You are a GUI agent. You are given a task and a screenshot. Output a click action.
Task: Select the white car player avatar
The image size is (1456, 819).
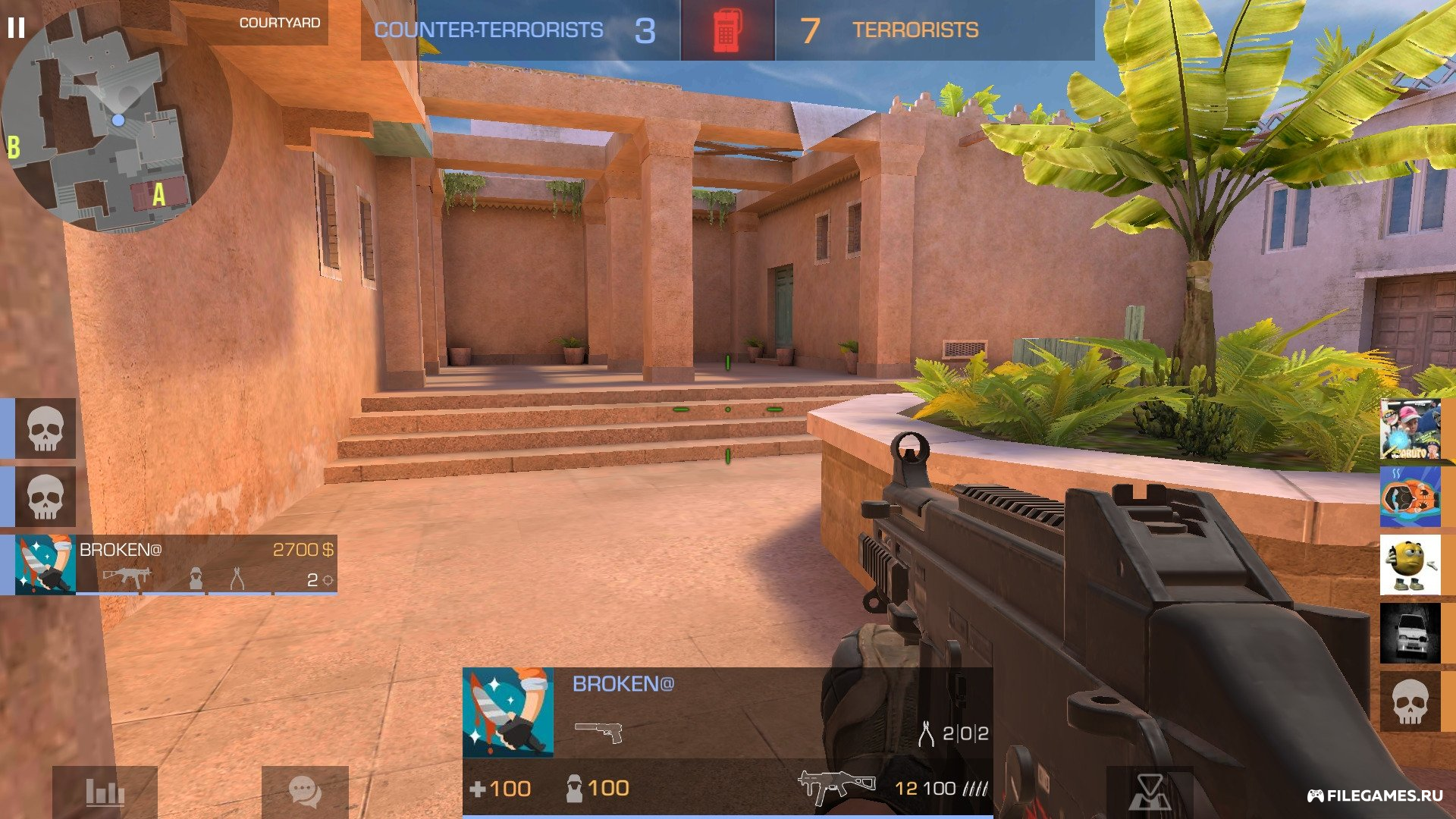[1410, 633]
